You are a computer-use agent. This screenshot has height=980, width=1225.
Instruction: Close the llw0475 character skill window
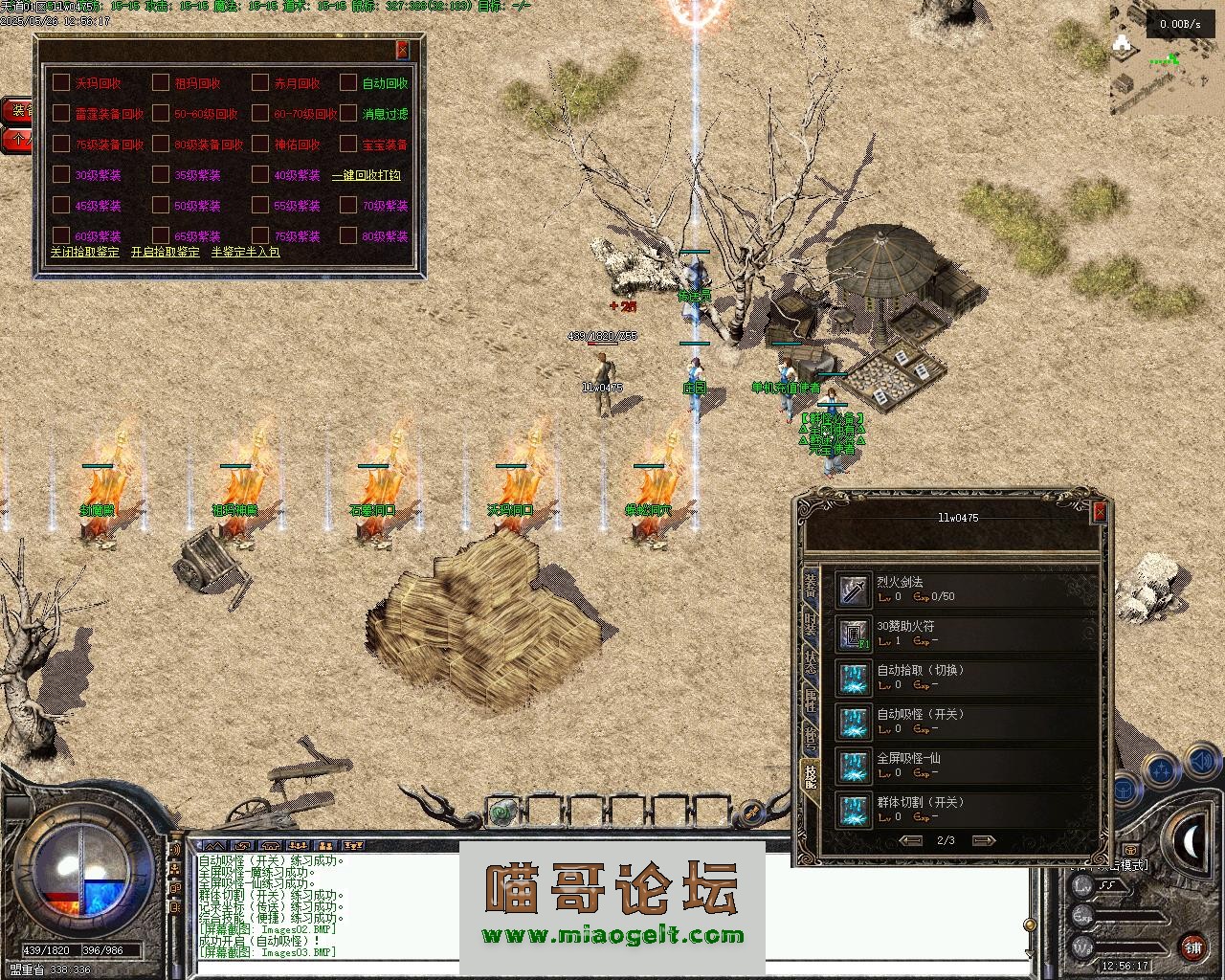1100,512
